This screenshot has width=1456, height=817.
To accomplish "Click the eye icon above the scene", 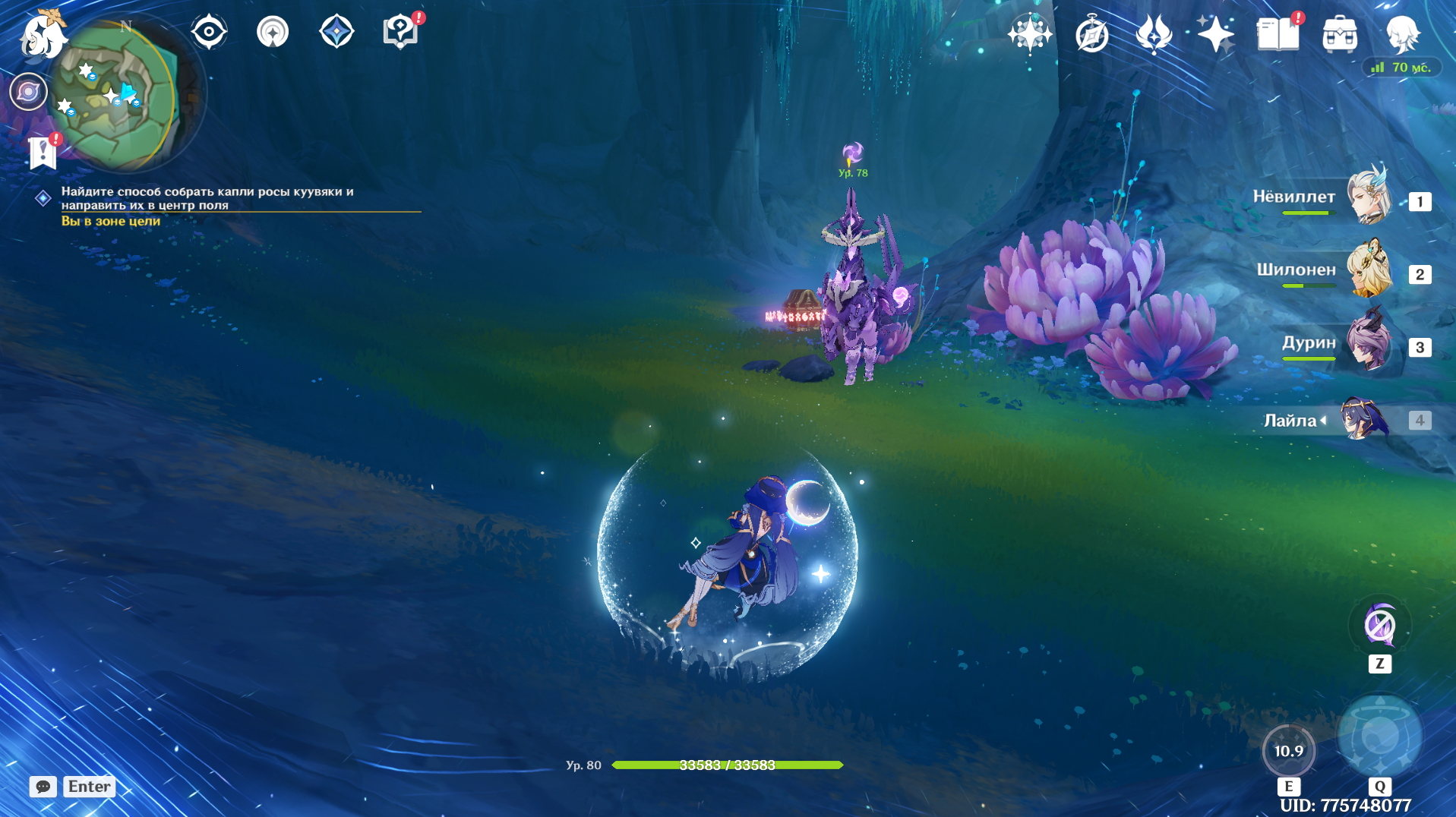I will 209,33.
